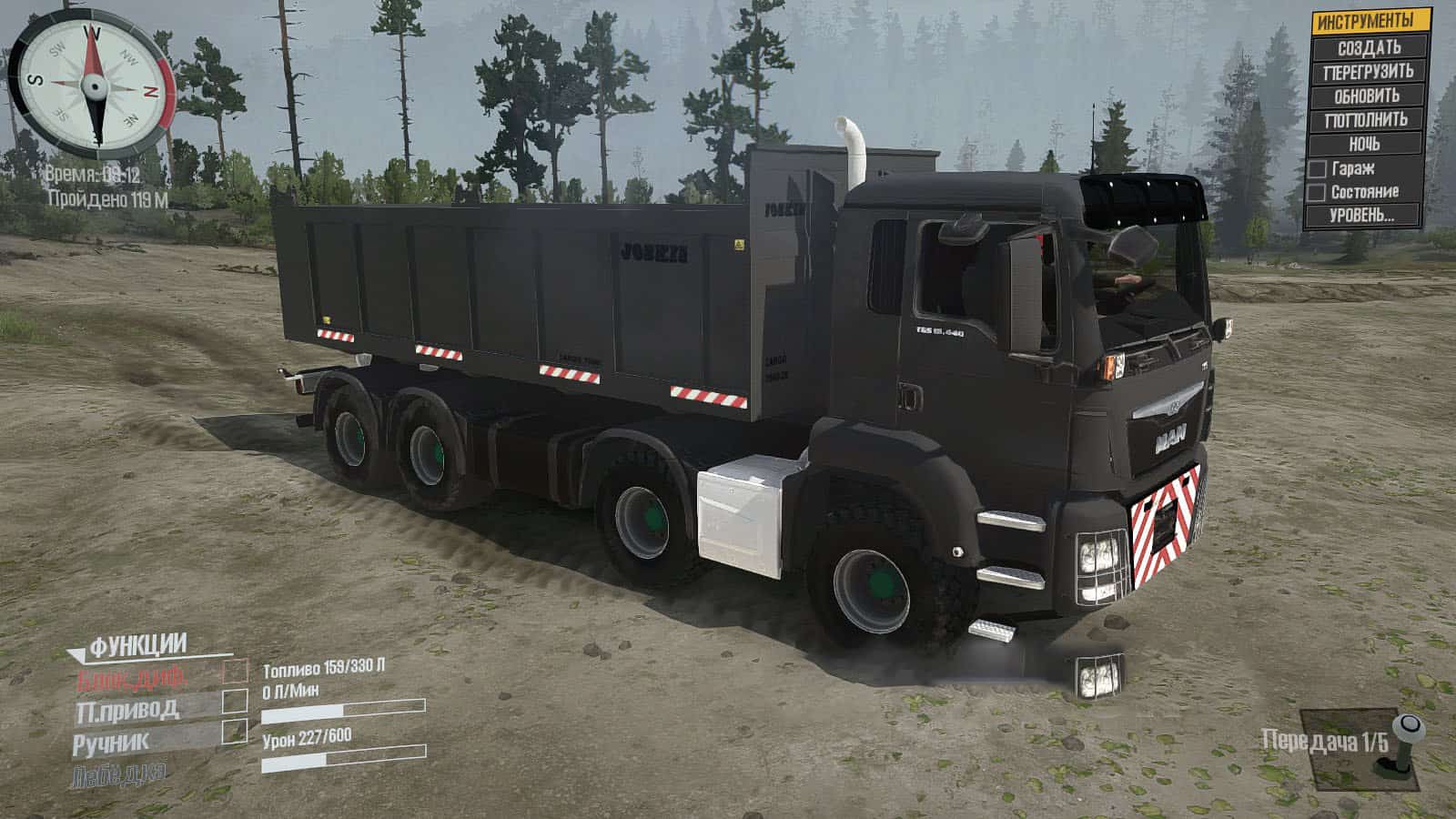Select ПЕРЕГРУЗИТЬ in the tools menu
The height and width of the screenshot is (819, 1456).
point(1368,71)
